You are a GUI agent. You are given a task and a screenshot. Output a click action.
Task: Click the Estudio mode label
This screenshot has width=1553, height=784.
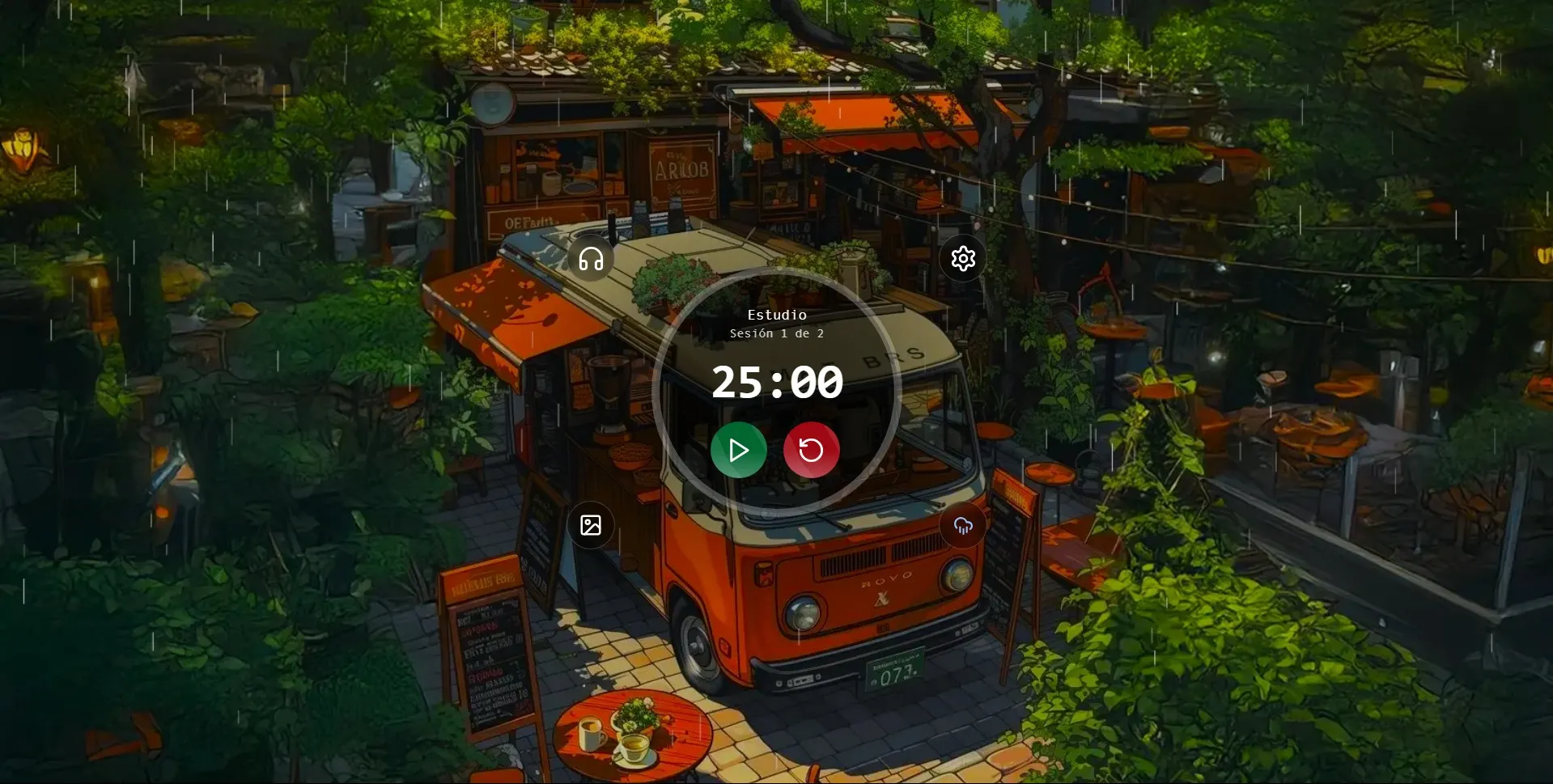pyautogui.click(x=776, y=315)
